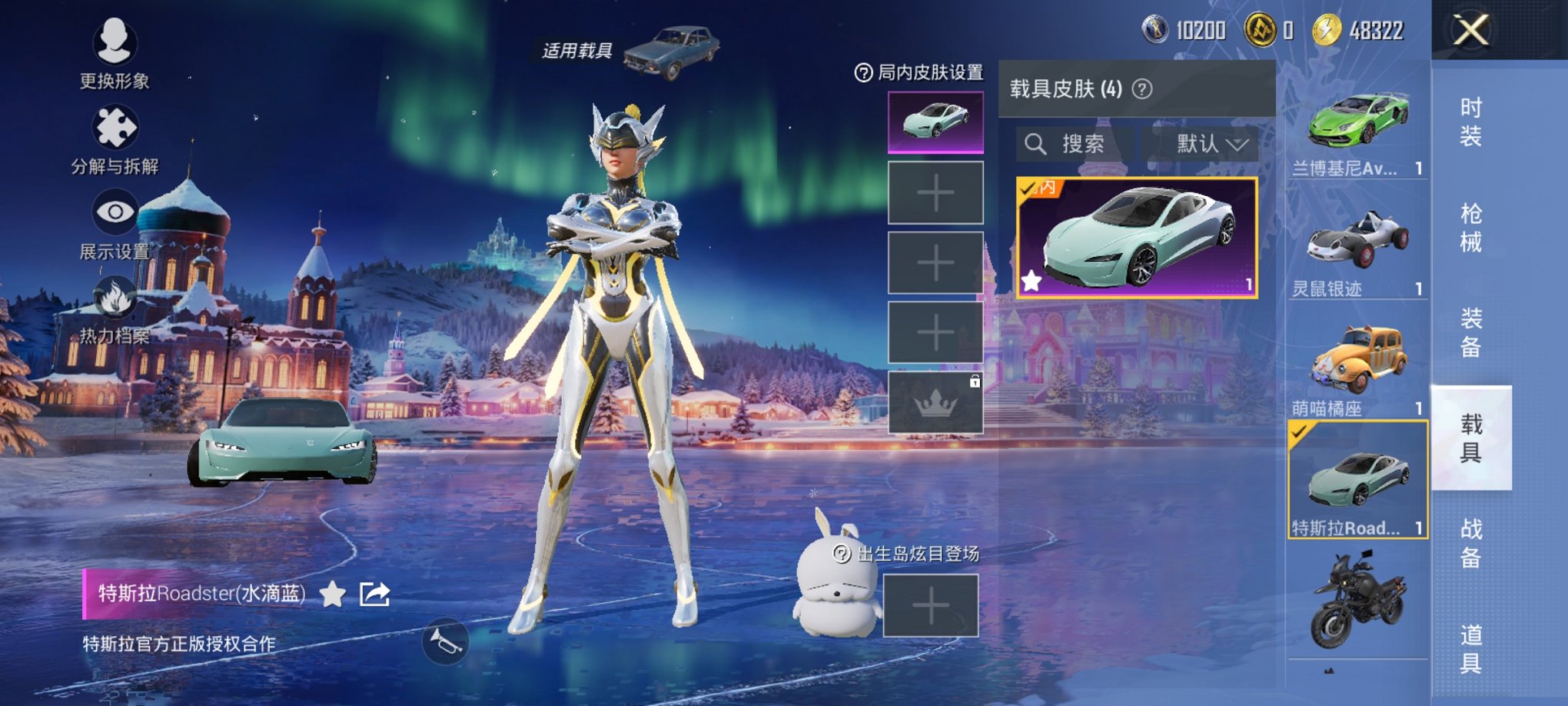Switch to the 道具 items tab
Image resolution: width=1568 pixels, height=706 pixels.
[1470, 648]
